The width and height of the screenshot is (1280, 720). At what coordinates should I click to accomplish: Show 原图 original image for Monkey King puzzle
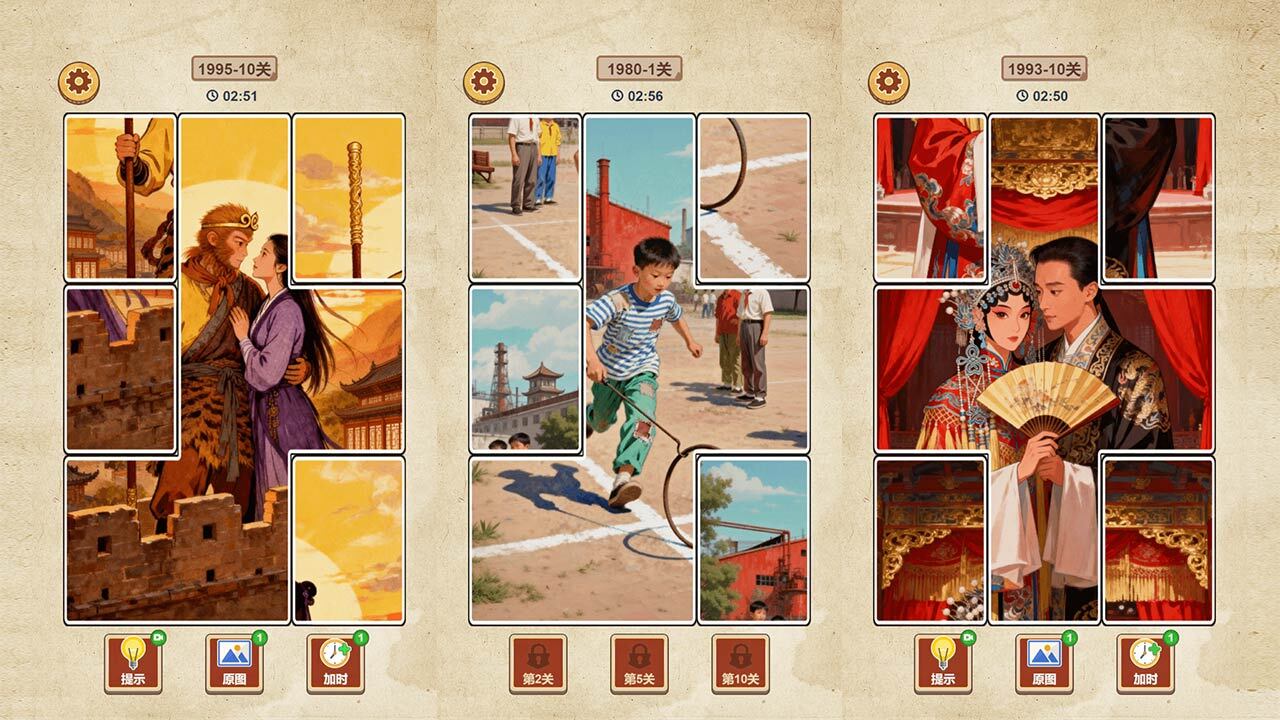point(234,664)
